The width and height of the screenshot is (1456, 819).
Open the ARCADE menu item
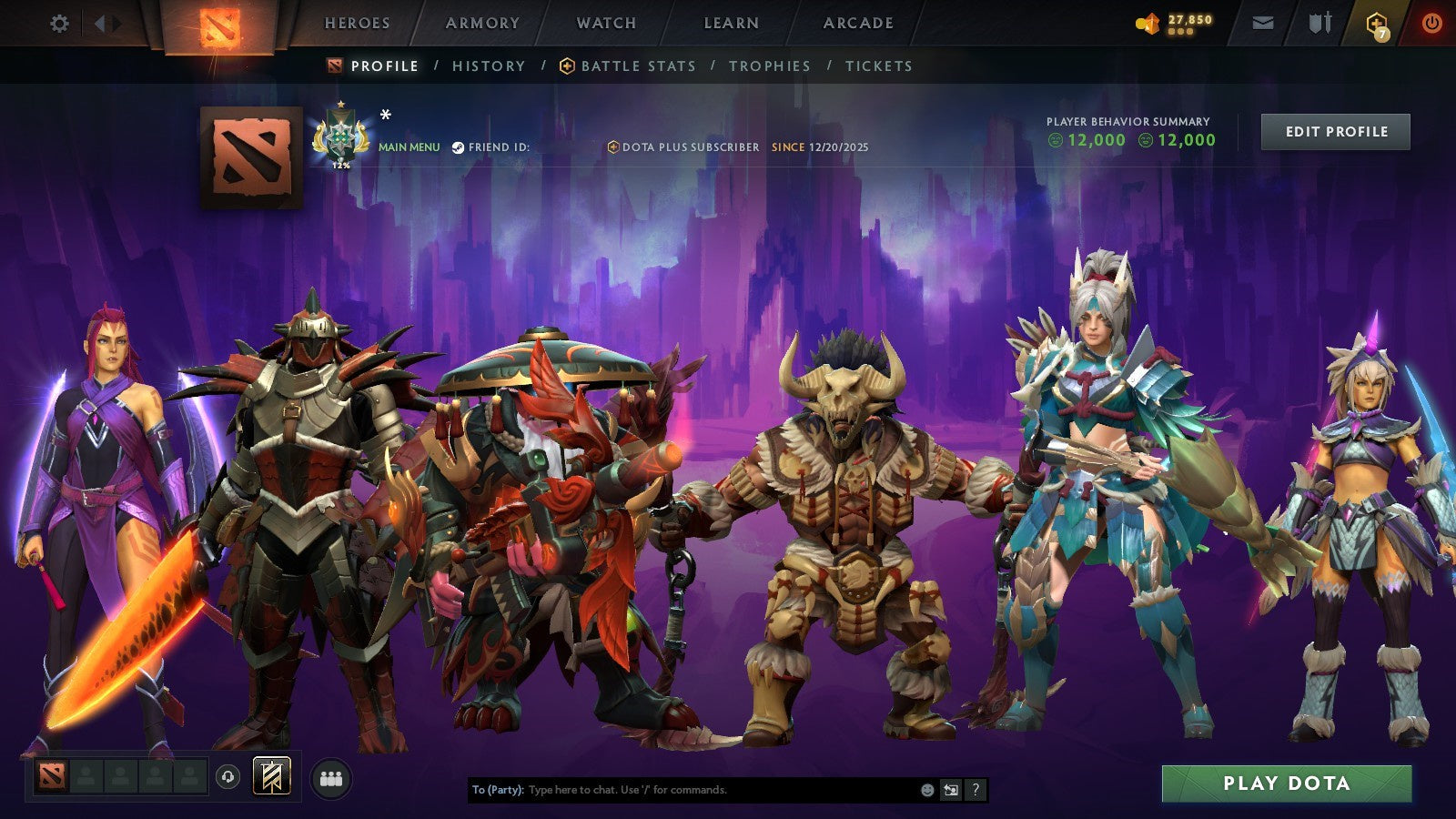(856, 24)
